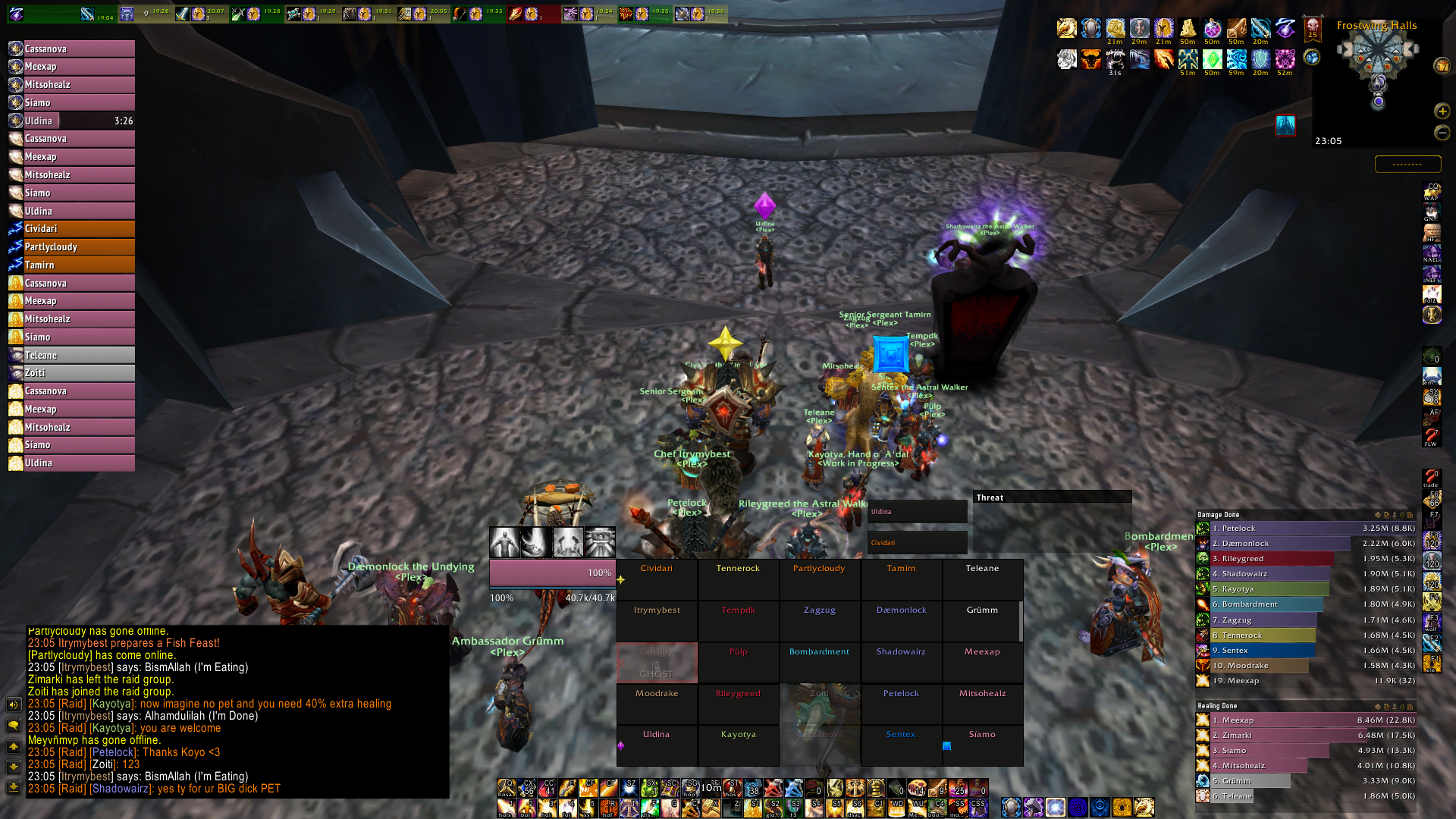This screenshot has height=819, width=1456.
Task: Target Tennerock in the raid grid
Action: pyautogui.click(x=738, y=579)
